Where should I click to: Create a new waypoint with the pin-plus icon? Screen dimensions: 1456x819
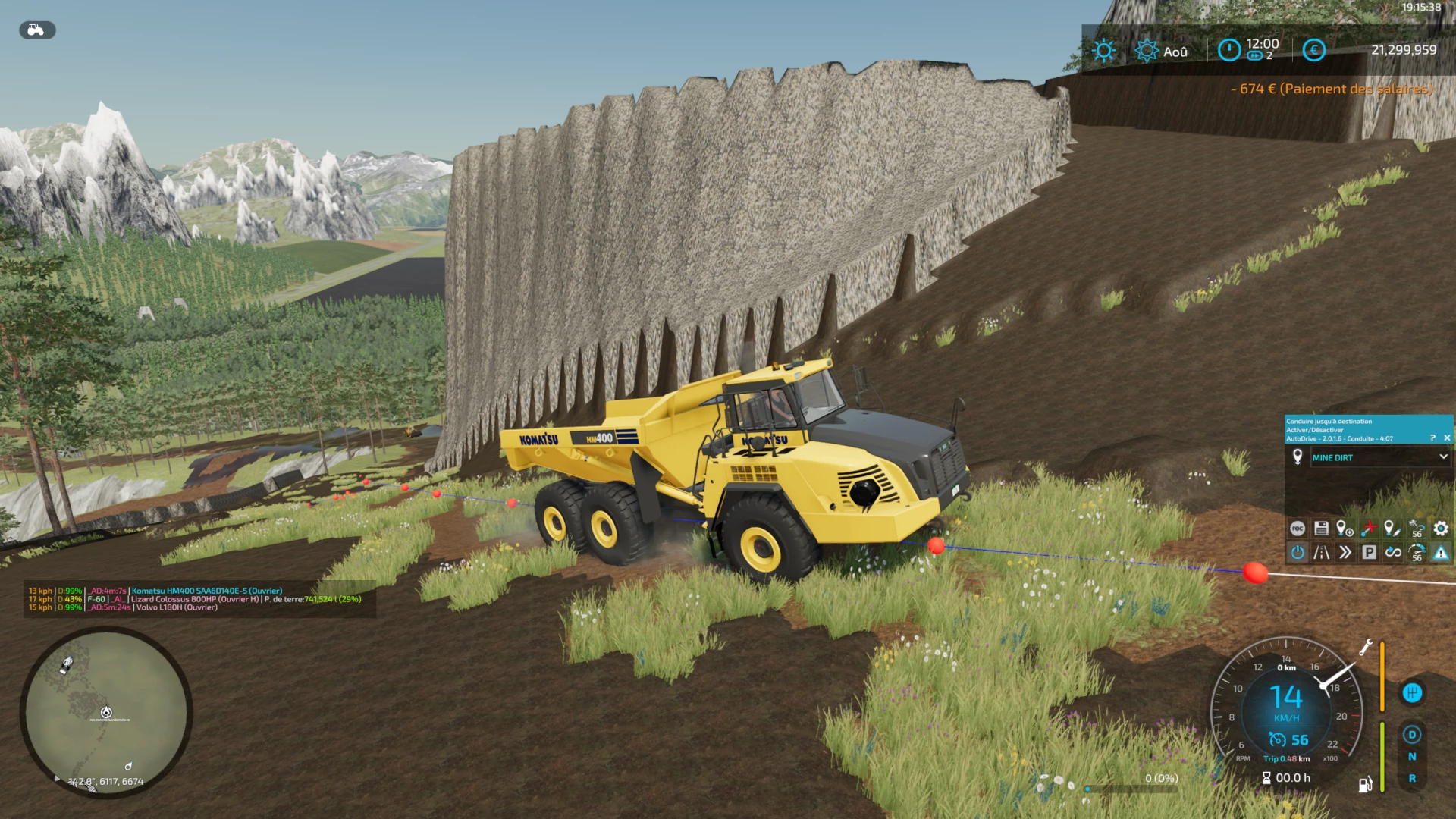point(1345,529)
